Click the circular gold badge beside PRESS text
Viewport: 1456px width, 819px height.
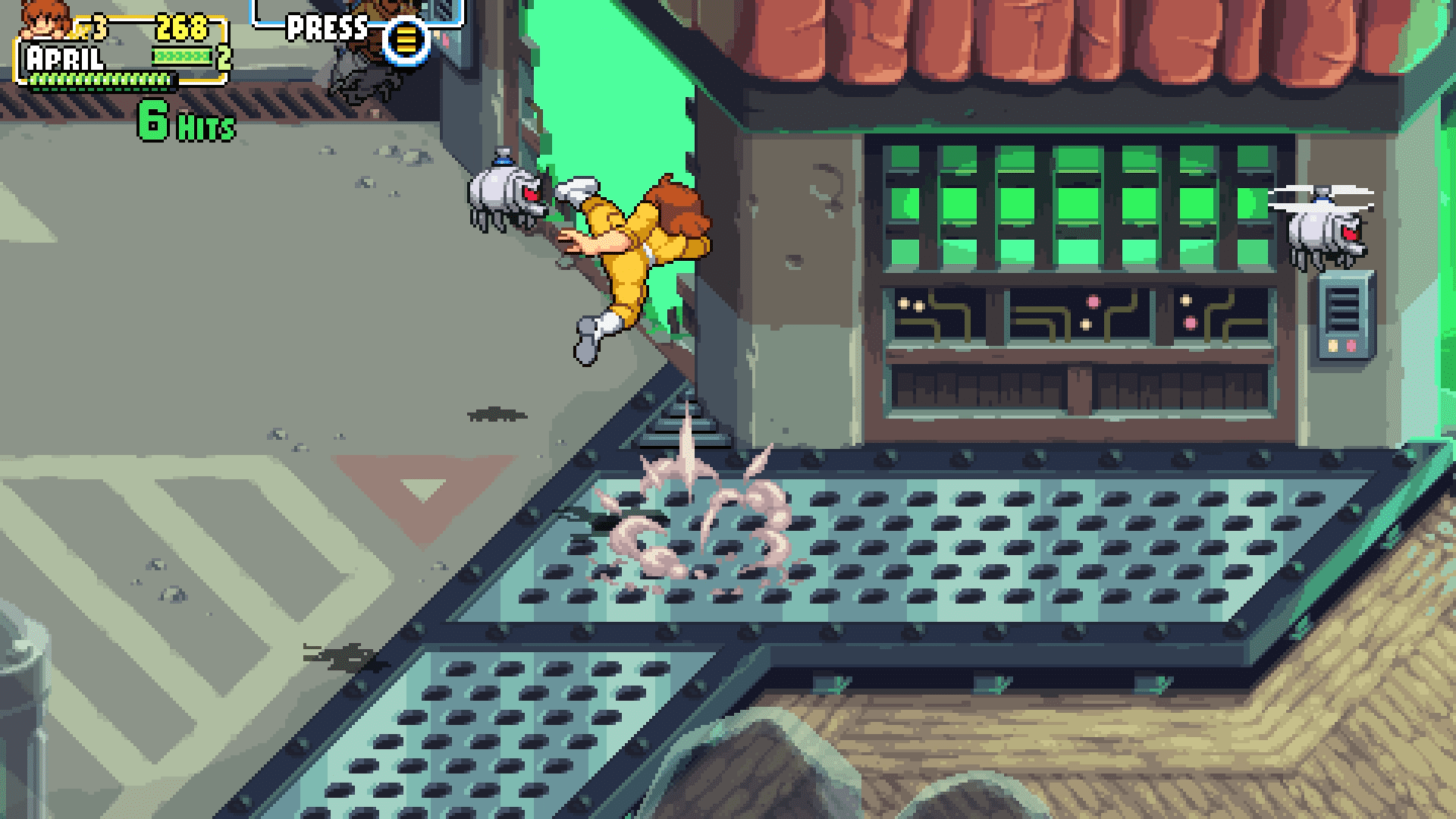pos(407,39)
